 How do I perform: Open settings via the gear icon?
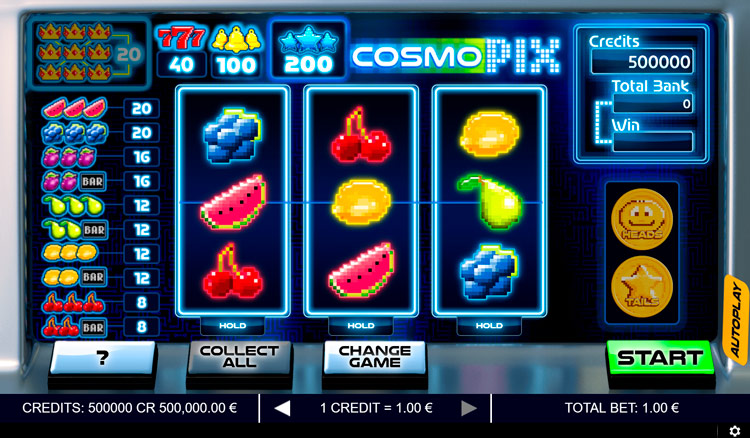click(x=735, y=430)
